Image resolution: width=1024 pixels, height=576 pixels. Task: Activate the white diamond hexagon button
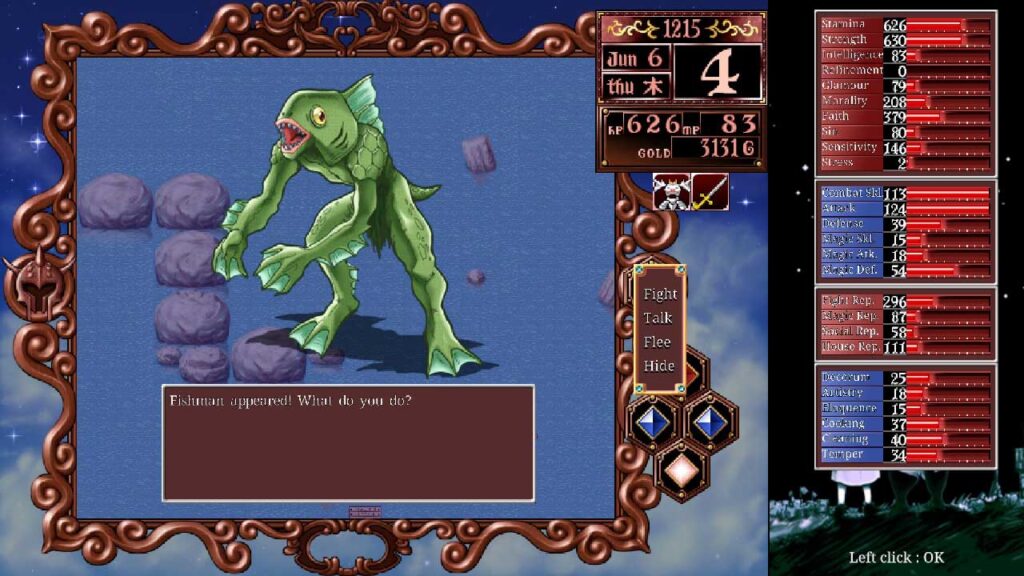click(682, 469)
